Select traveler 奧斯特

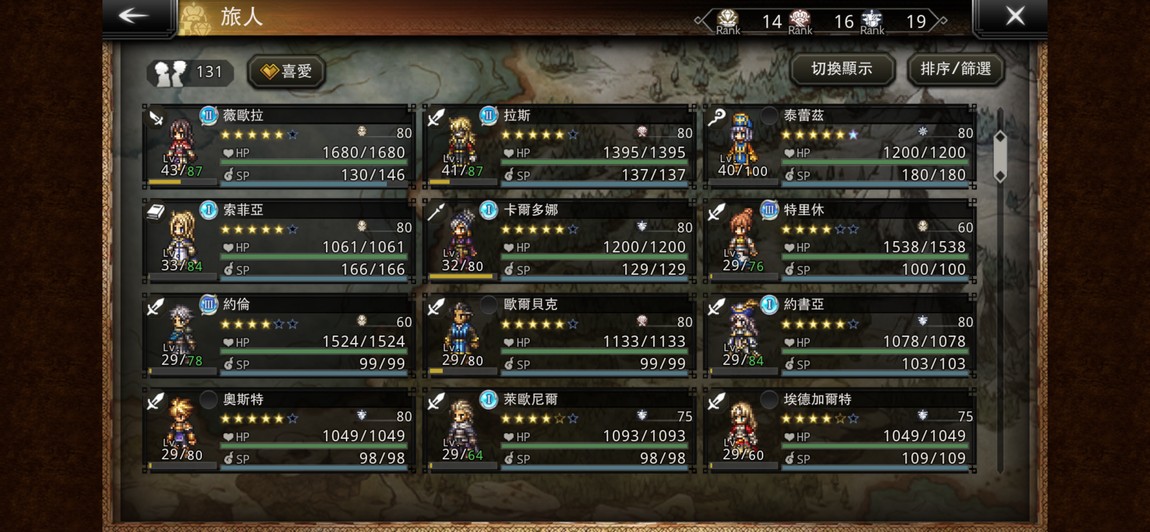[279, 429]
